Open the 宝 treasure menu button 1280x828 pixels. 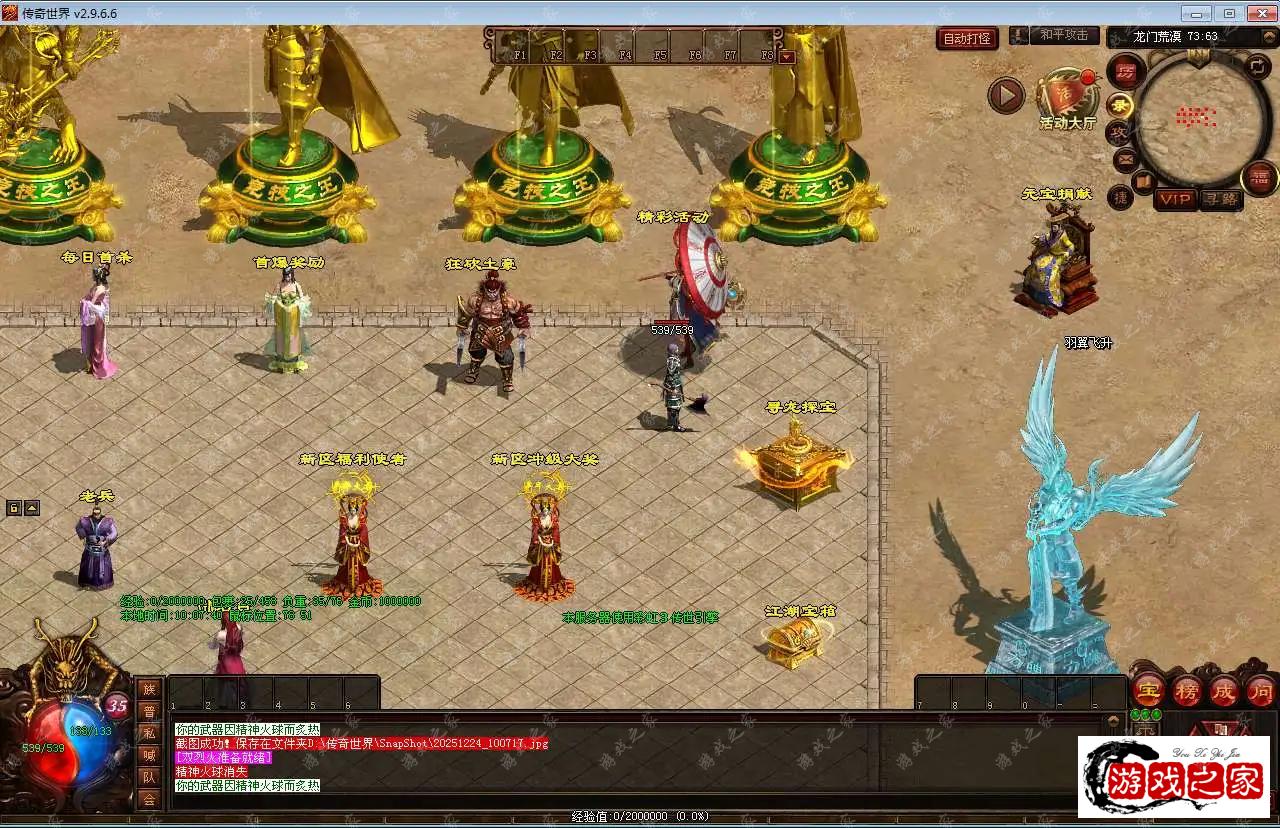[x=1148, y=691]
